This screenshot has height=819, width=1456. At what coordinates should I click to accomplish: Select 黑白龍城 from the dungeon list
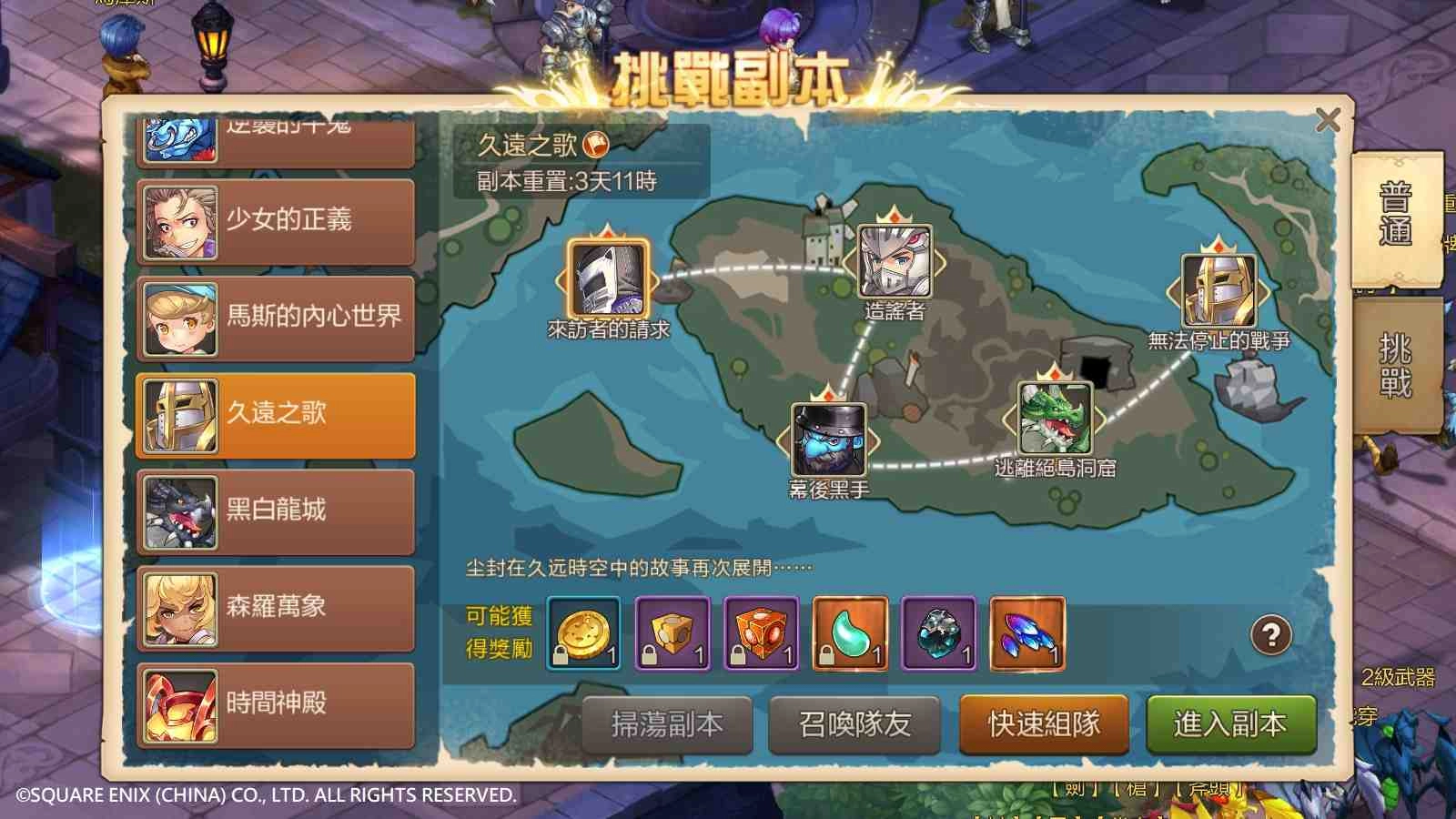(x=275, y=511)
